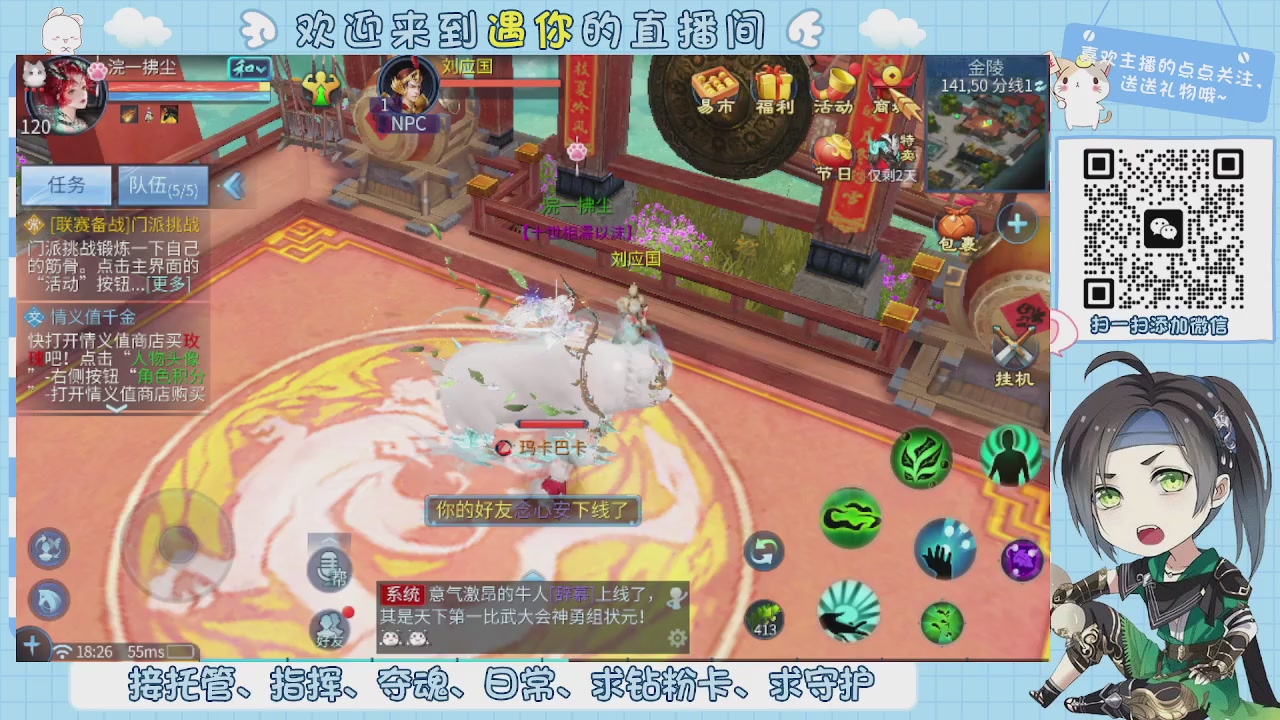Open the 包裹 backpack icon

pyautogui.click(x=957, y=223)
